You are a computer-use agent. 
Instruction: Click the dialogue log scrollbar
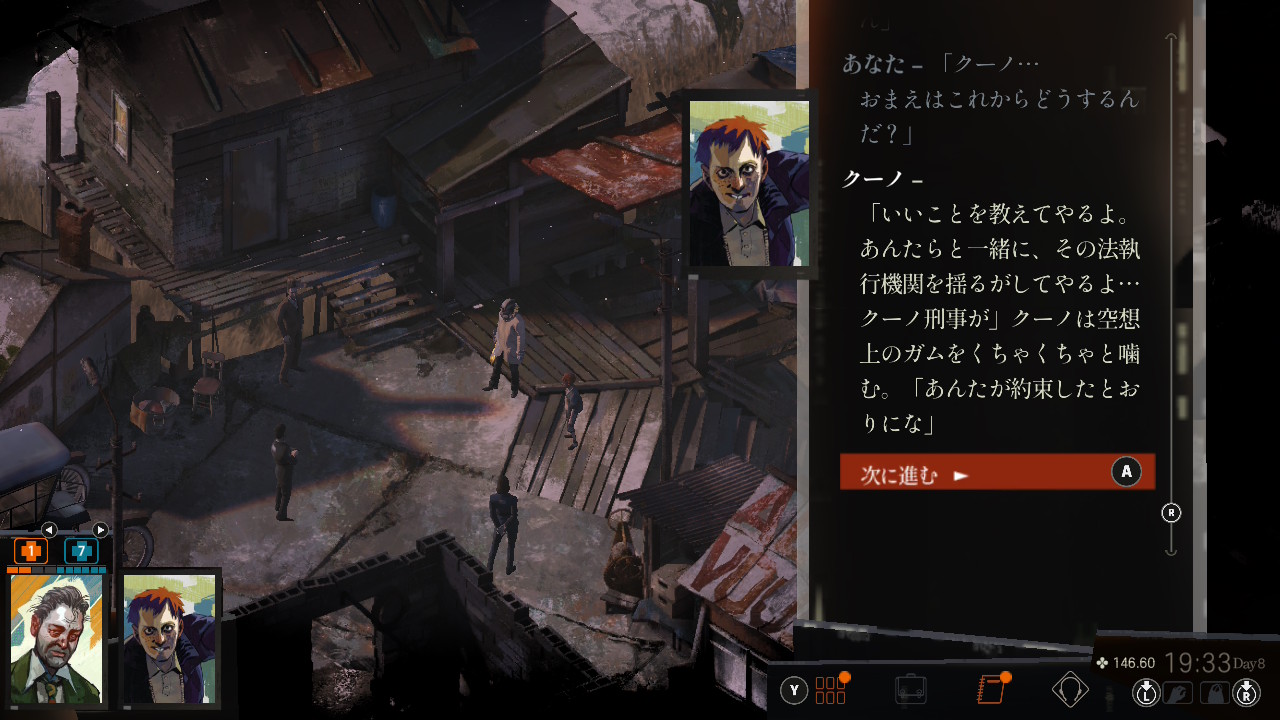(x=1172, y=300)
